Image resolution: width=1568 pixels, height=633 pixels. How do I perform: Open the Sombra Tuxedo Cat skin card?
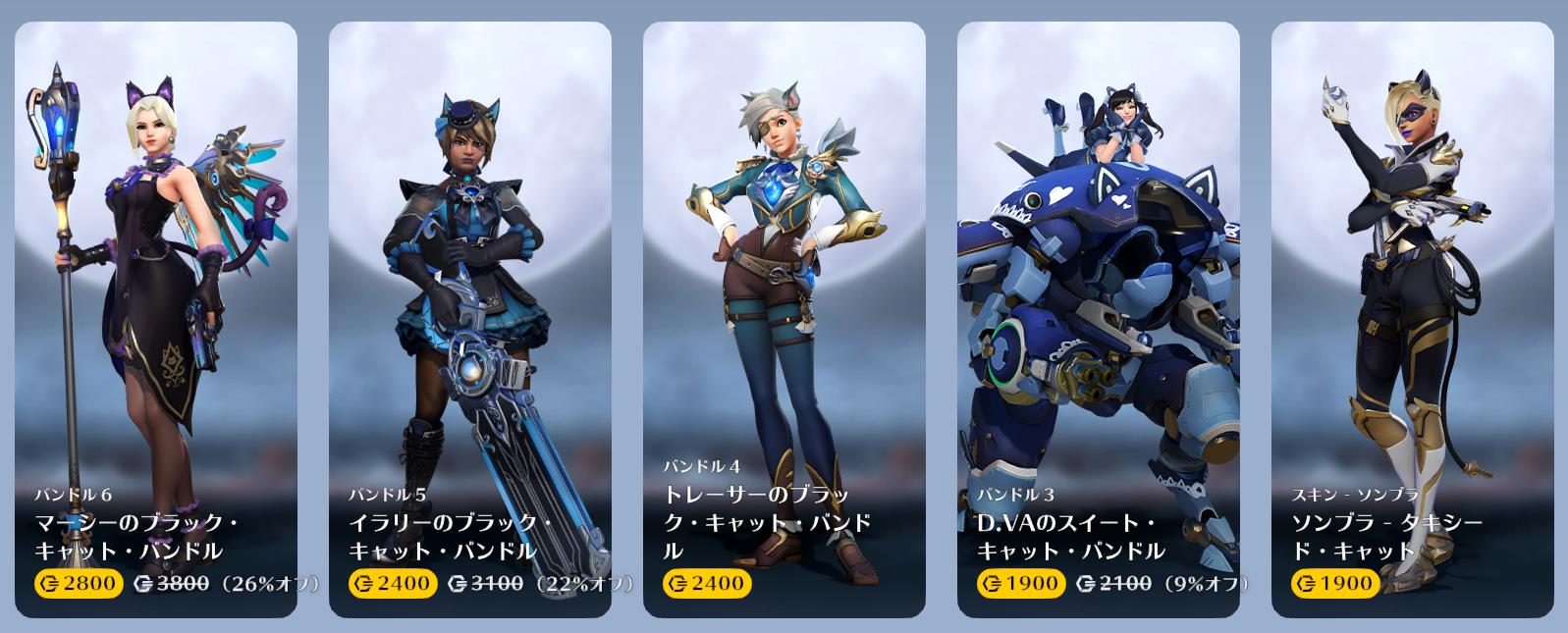pyautogui.click(x=1412, y=319)
